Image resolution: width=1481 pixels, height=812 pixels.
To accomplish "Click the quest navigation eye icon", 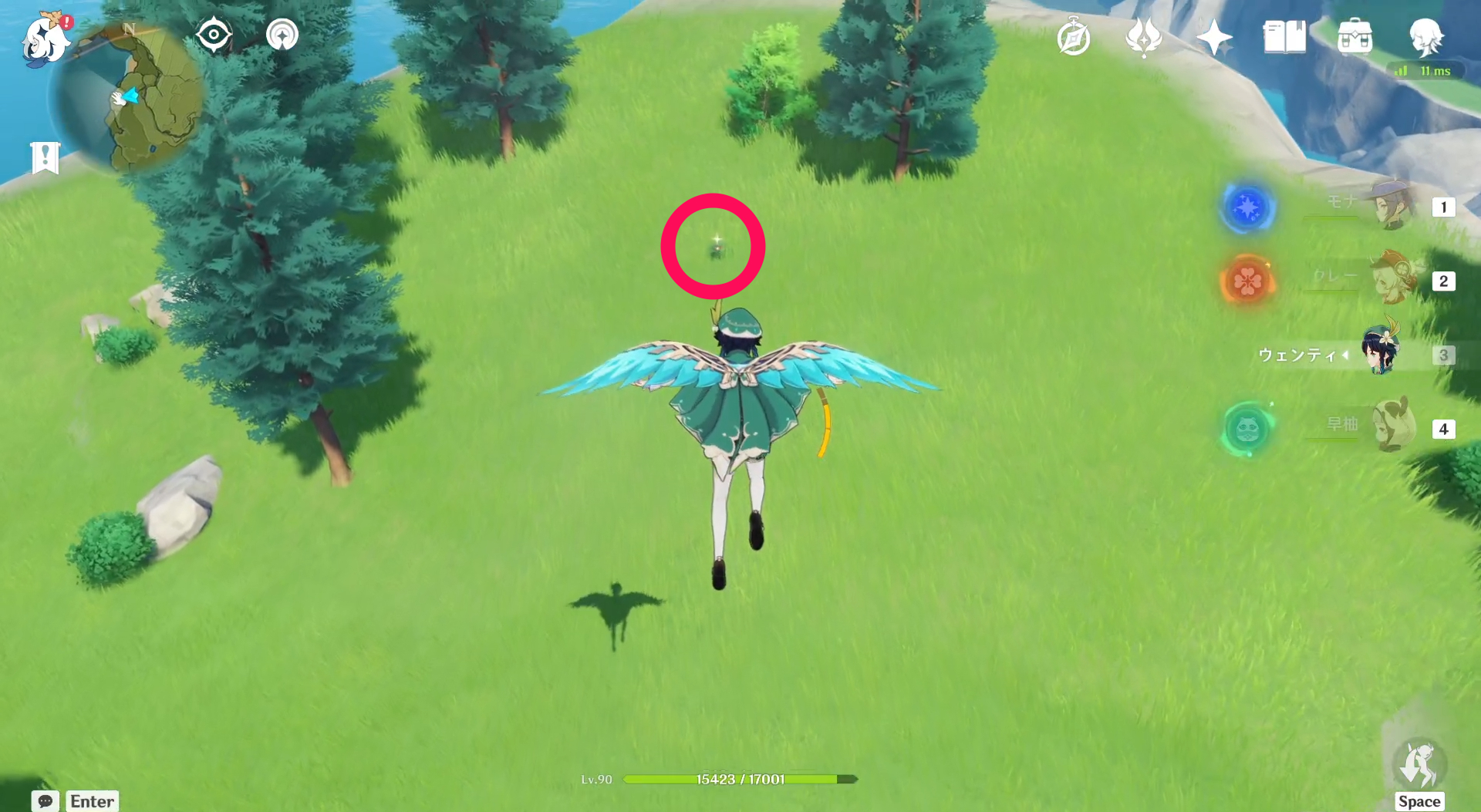I will point(214,33).
